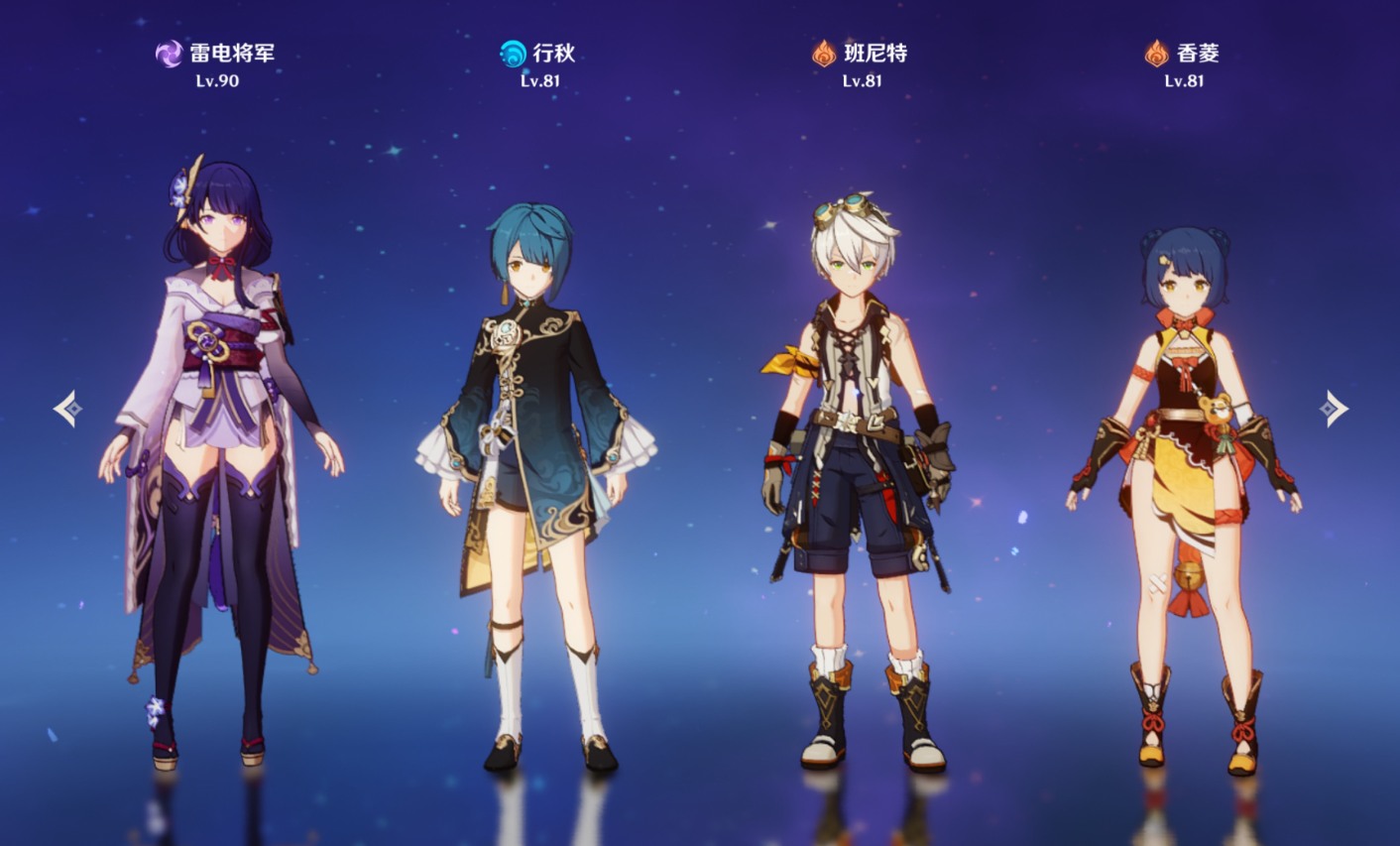The width and height of the screenshot is (1400, 846).
Task: Go to the previous party with left arrow
Action: click(67, 409)
